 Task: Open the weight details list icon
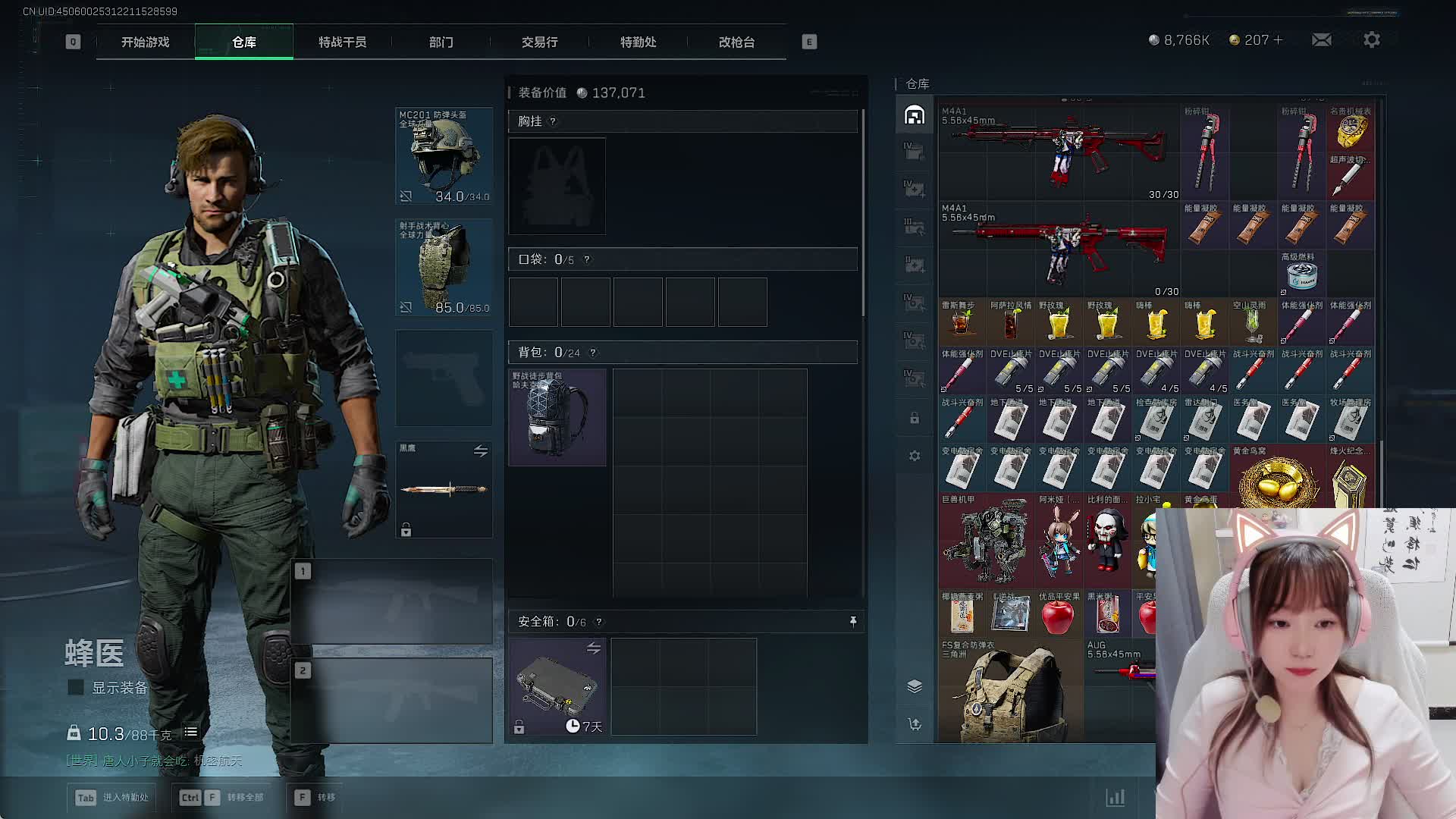[191, 733]
